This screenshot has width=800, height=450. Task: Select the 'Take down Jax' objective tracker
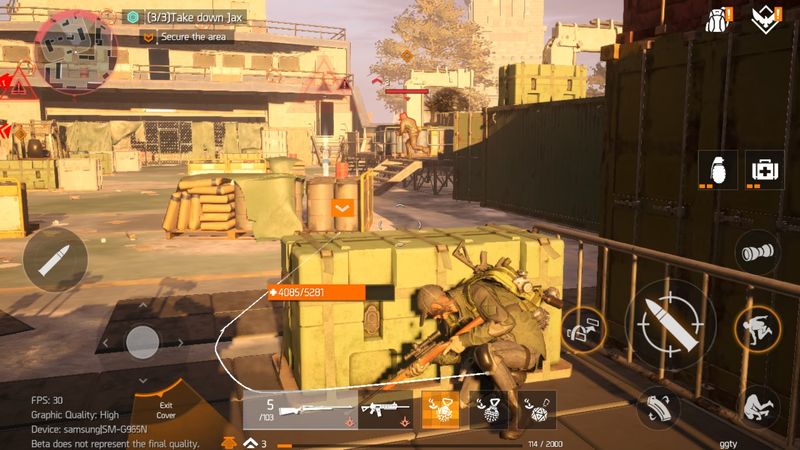point(193,17)
